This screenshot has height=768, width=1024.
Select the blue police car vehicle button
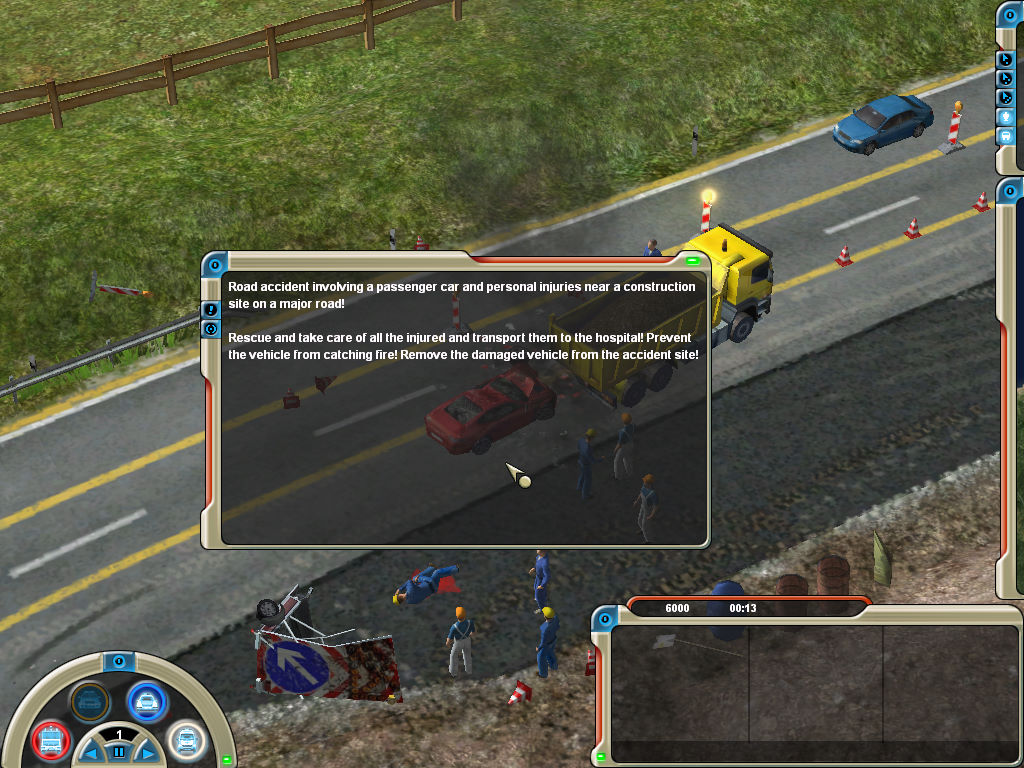coord(147,701)
